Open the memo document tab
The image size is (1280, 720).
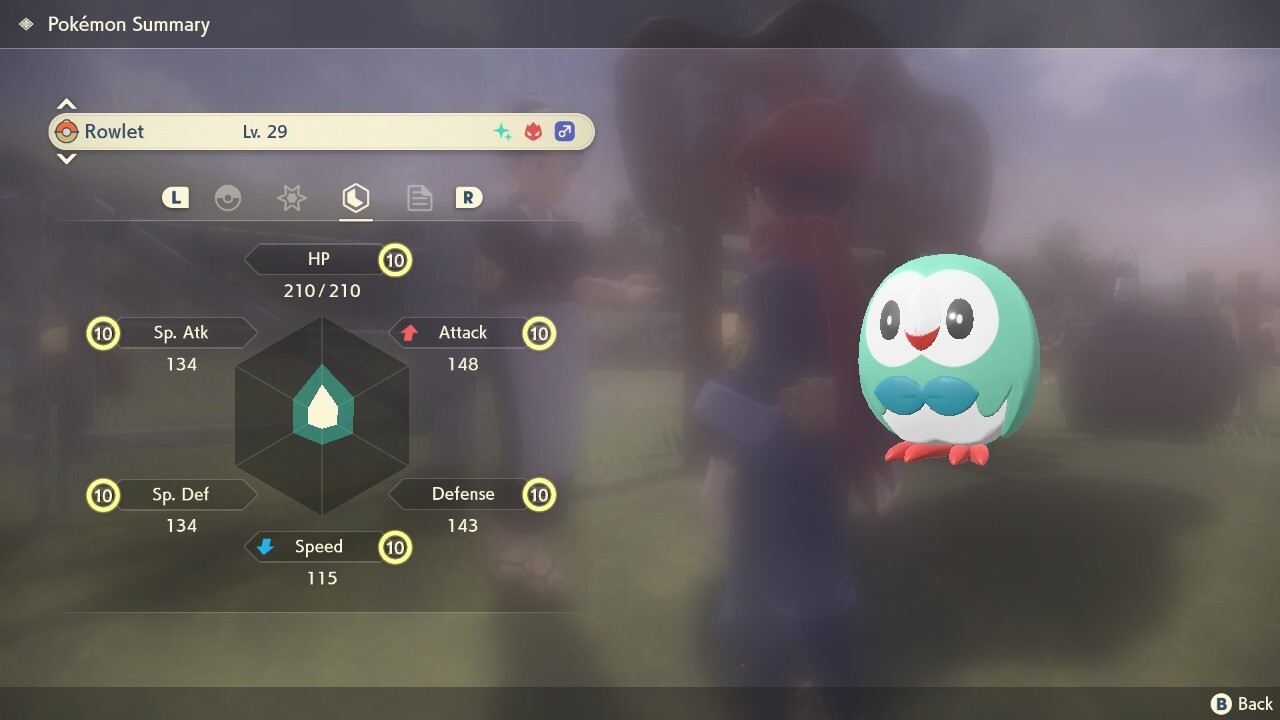[419, 197]
